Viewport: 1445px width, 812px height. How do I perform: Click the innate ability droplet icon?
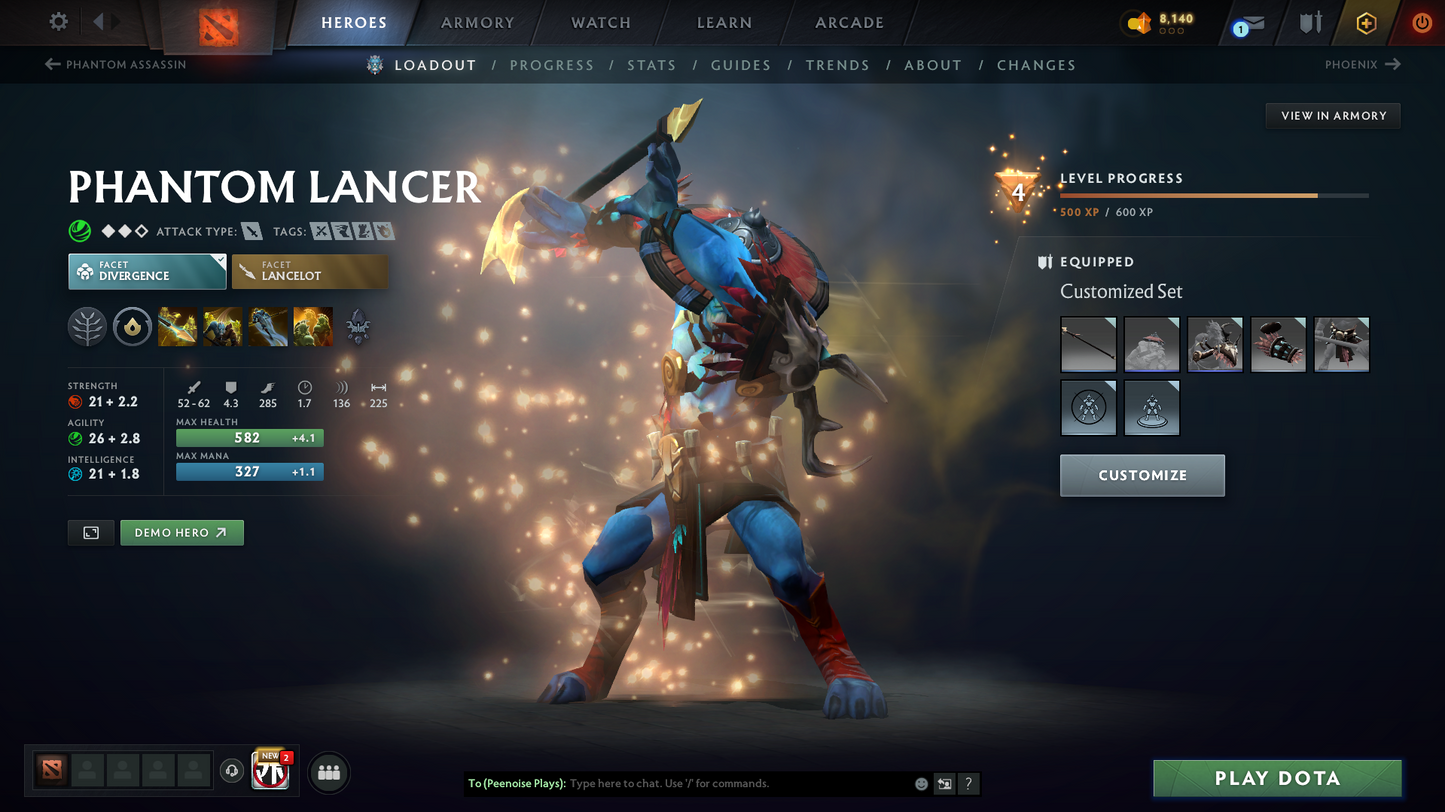(132, 327)
